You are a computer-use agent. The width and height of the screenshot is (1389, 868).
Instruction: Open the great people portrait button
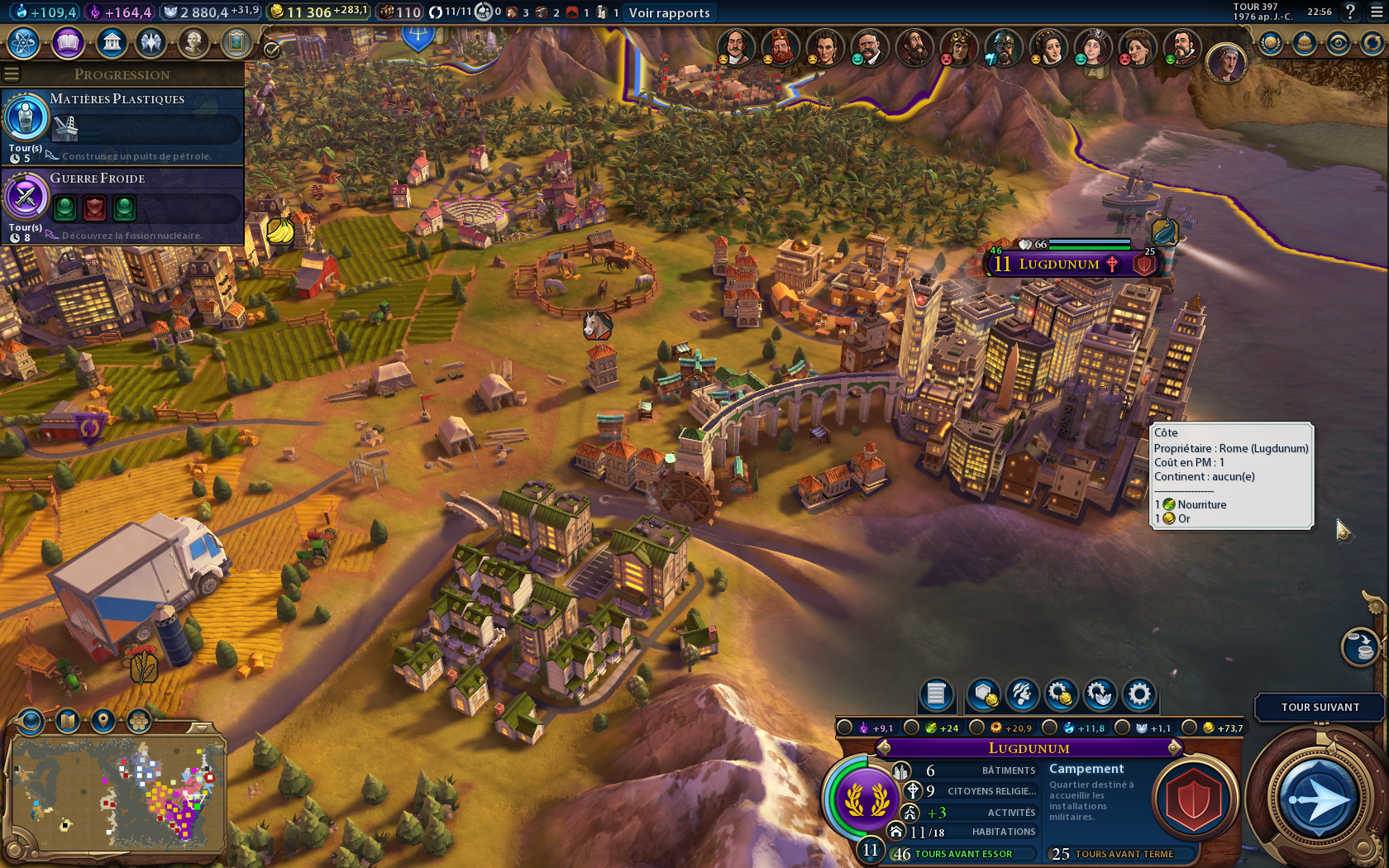[x=193, y=43]
